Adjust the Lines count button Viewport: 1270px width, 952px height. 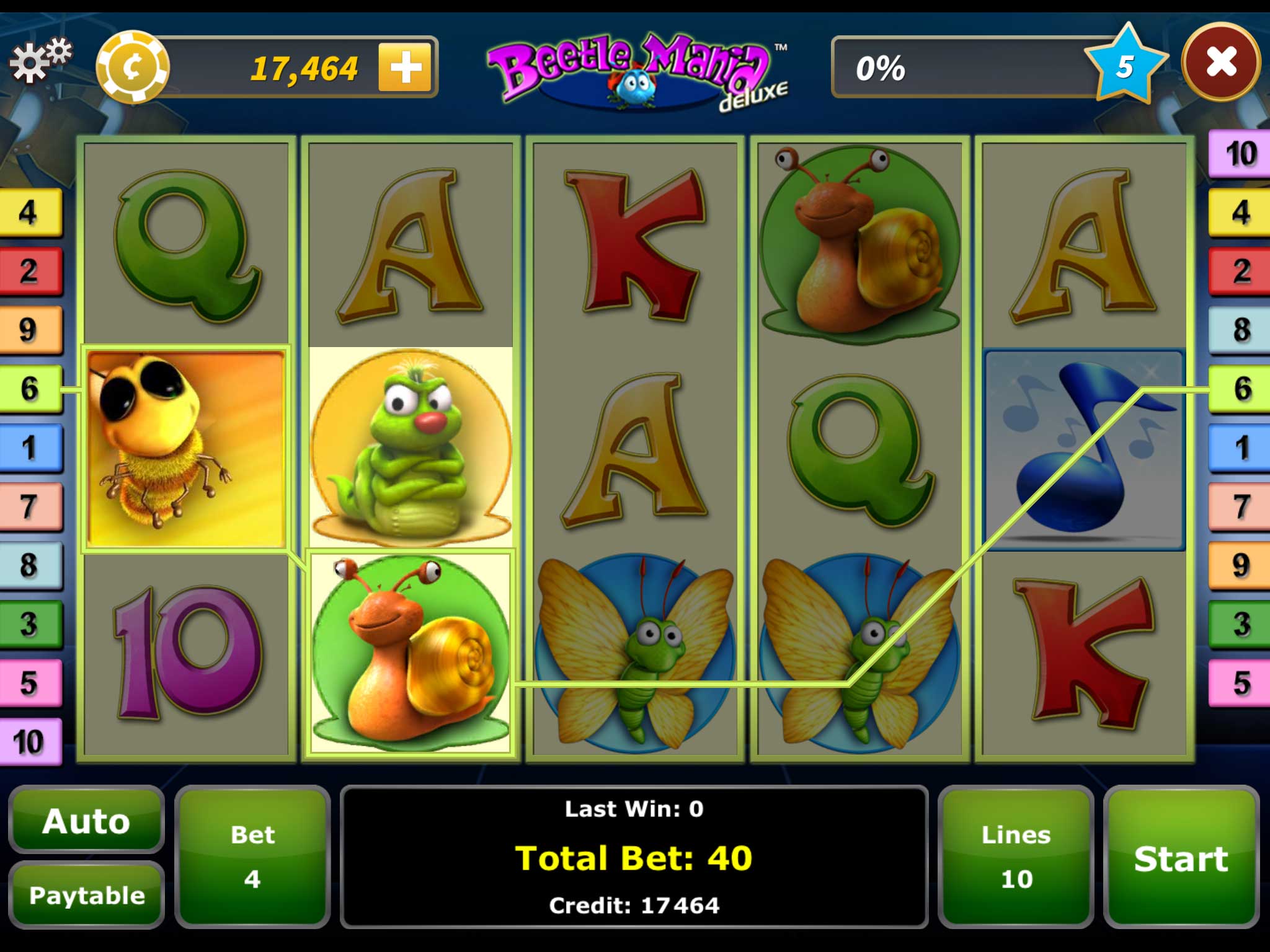(x=1016, y=857)
